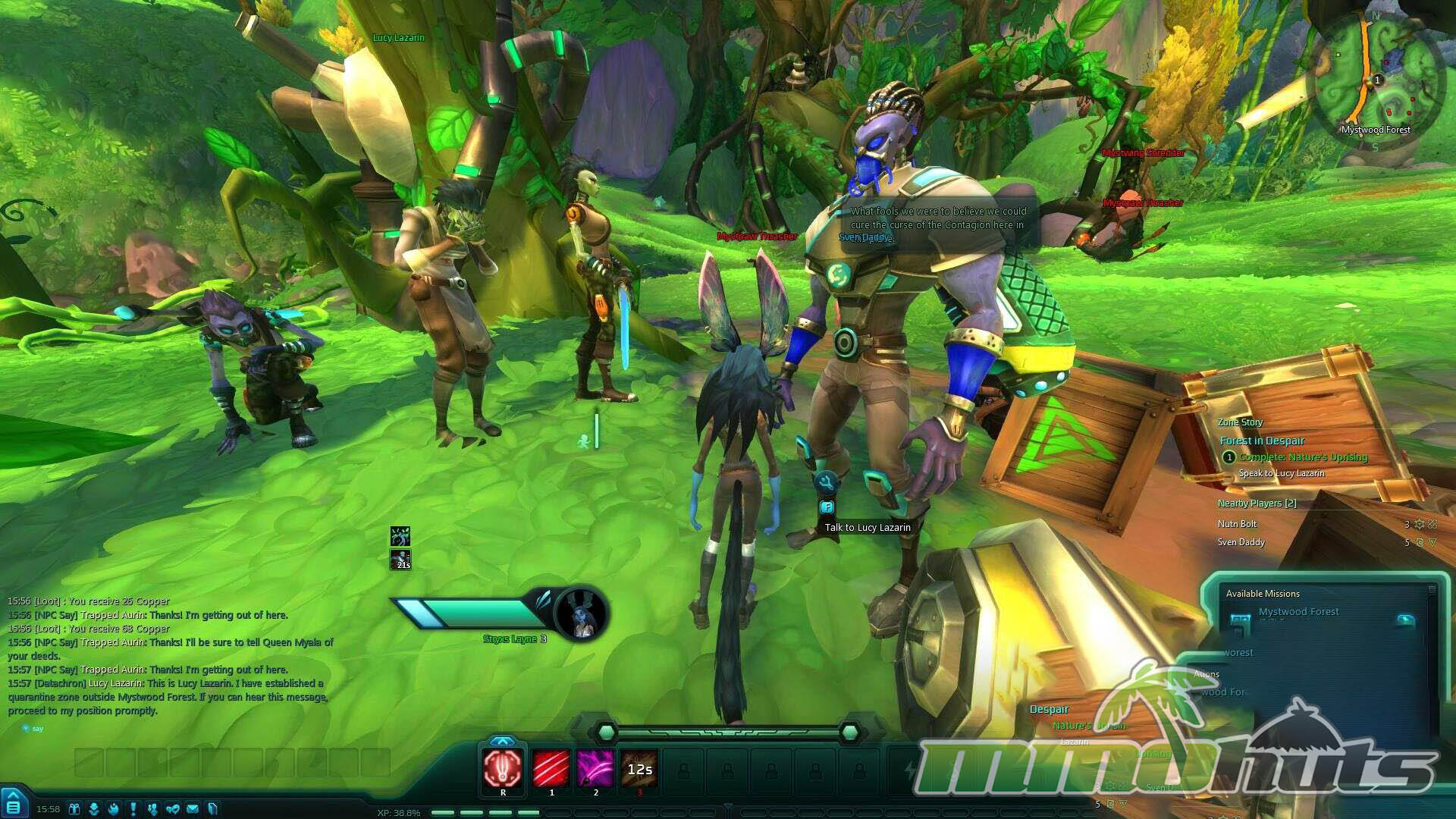Click the exclamation mark icon in bottom bar
Screen dimensions: 1456x819
click(x=133, y=809)
